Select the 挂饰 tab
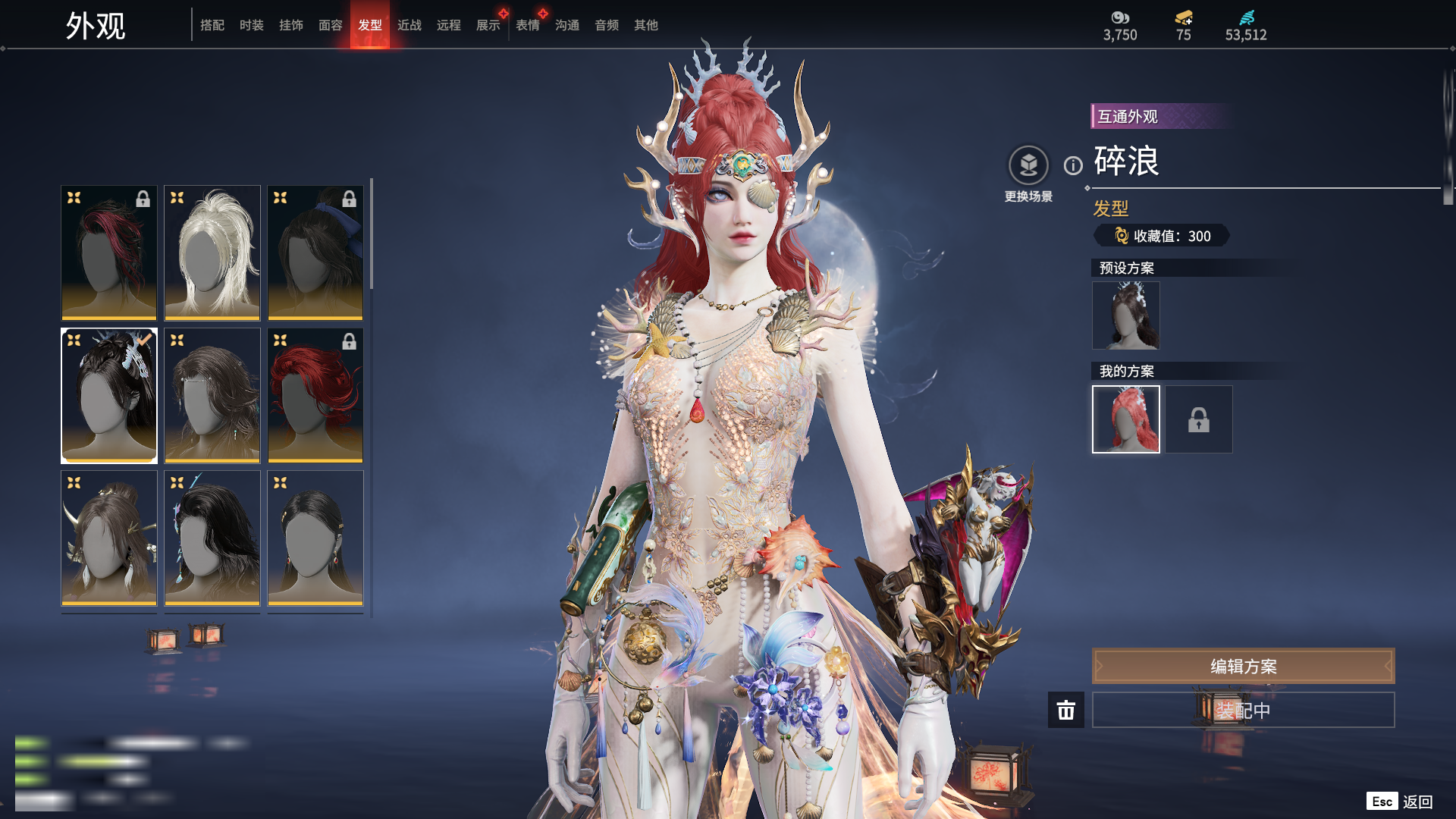 pyautogui.click(x=291, y=25)
